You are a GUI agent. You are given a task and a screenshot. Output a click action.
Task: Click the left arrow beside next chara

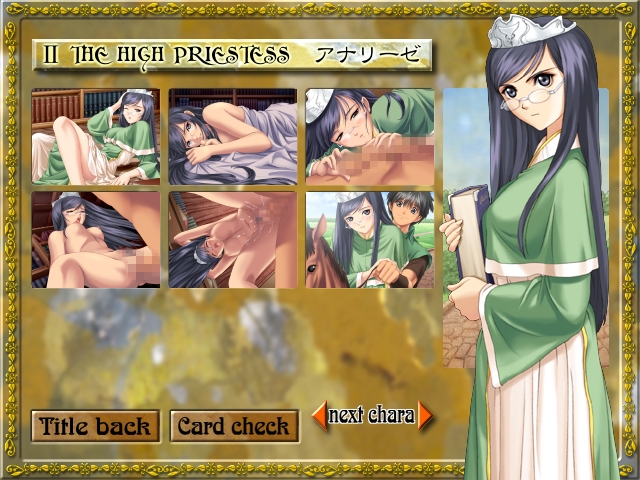(320, 415)
